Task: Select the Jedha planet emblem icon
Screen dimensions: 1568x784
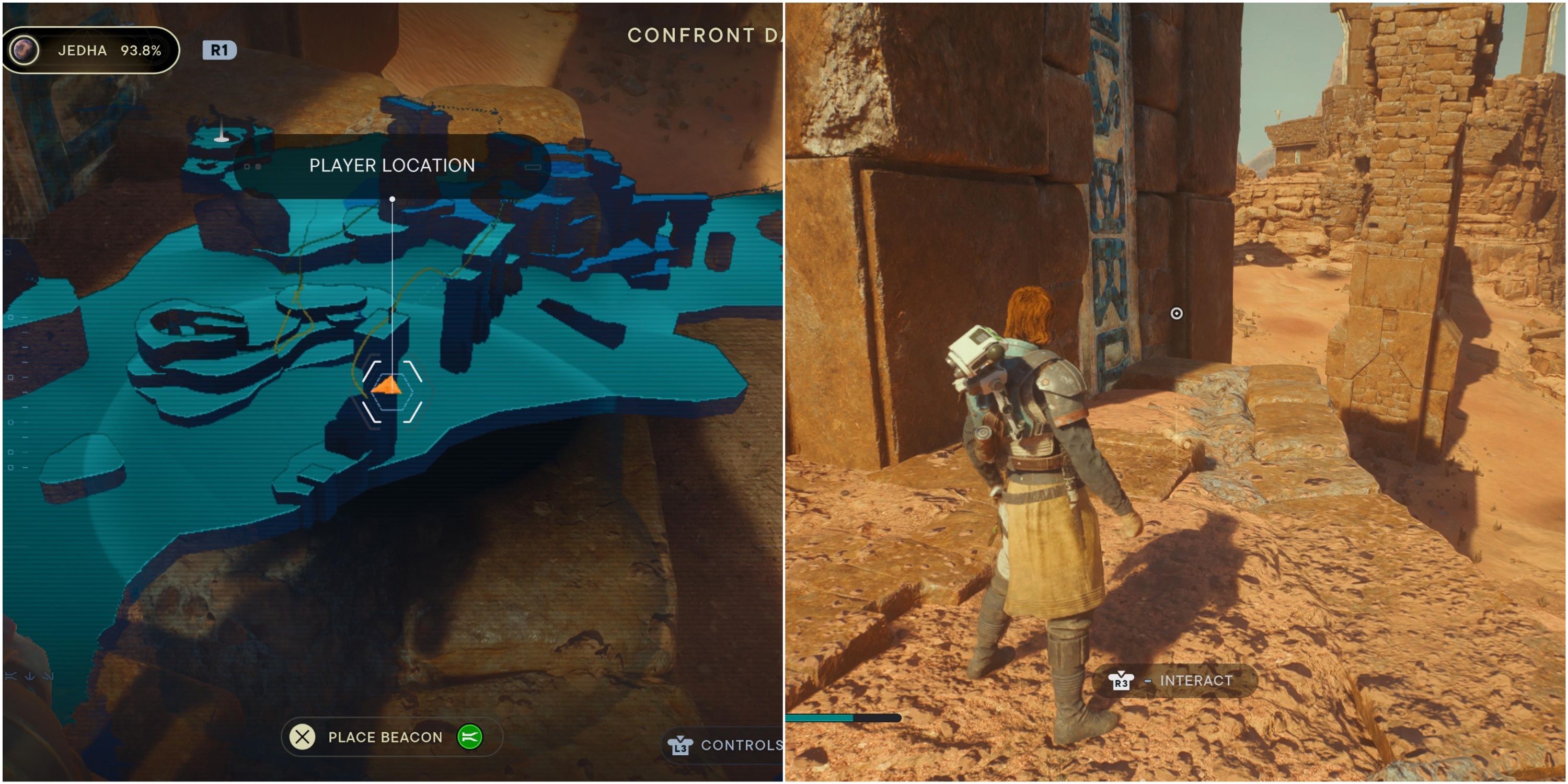Action: click(x=23, y=51)
